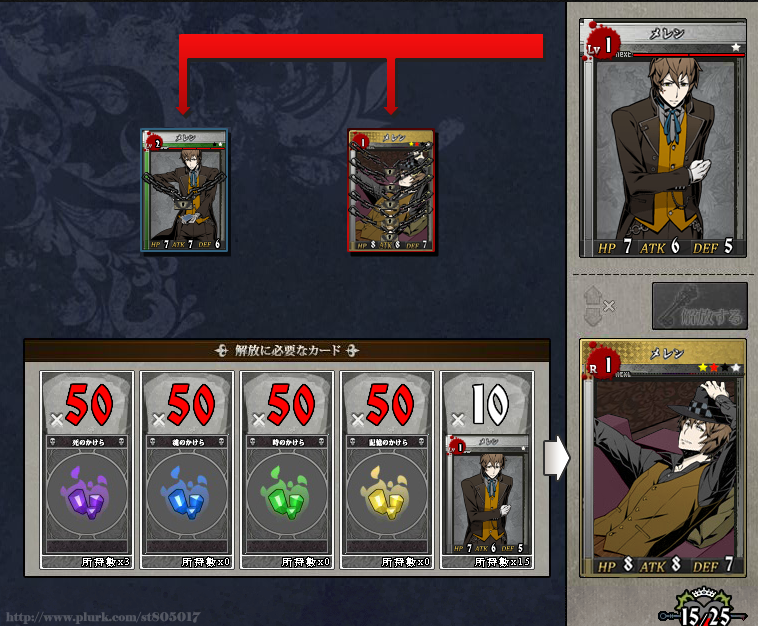The width and height of the screenshot is (758, 626).
Task: Choose the purple 死のかけら fragment card
Action: [x=89, y=470]
